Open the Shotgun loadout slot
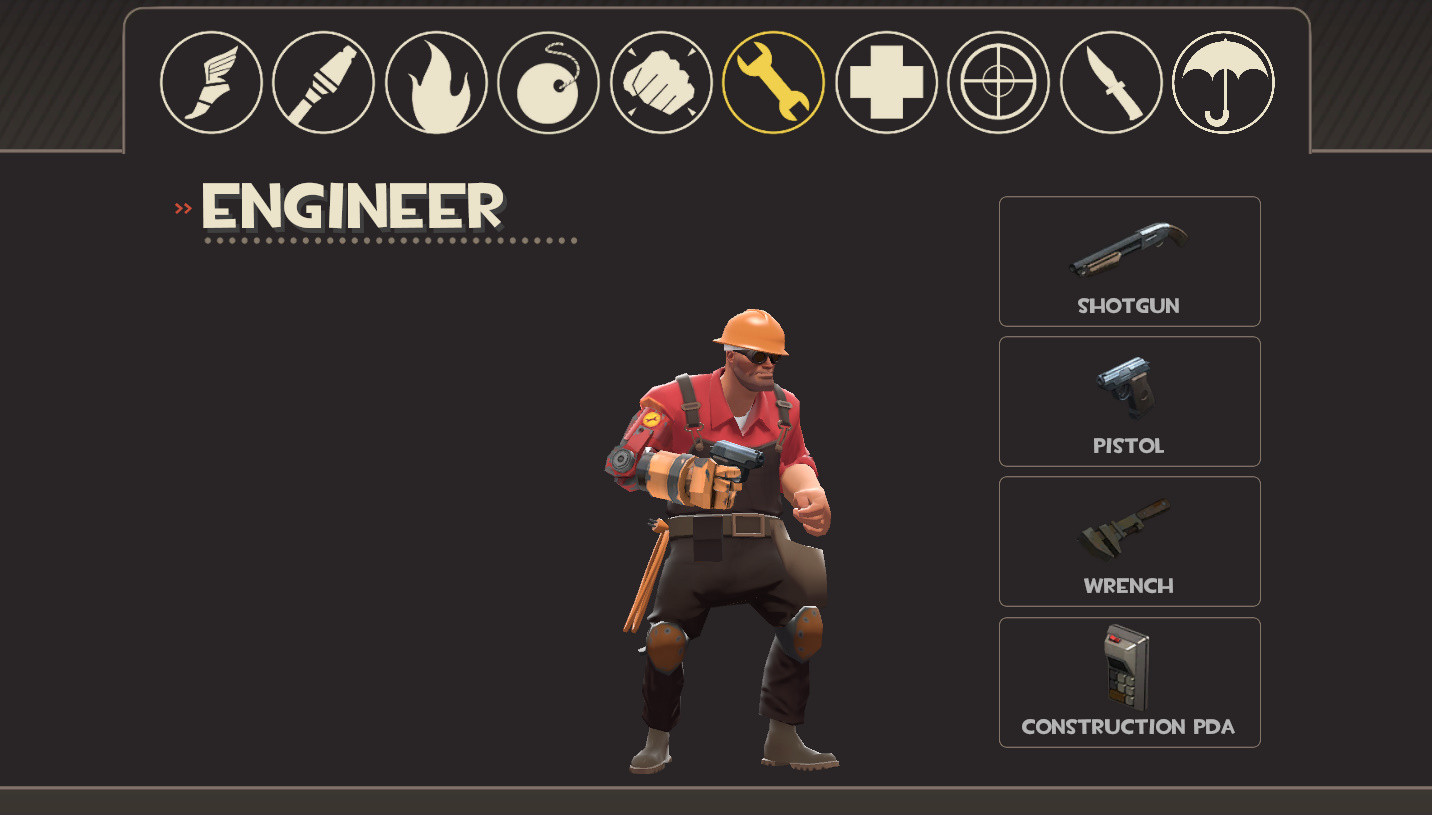This screenshot has height=815, width=1432. coord(1129,261)
